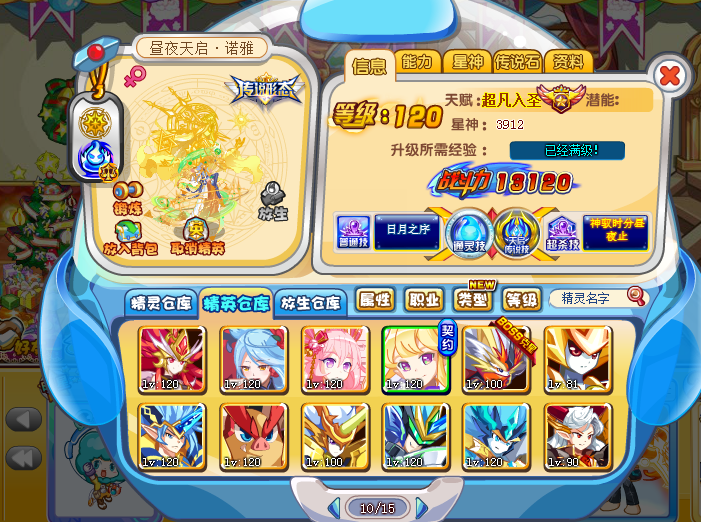The width and height of the screenshot is (701, 522).
Task: Filter spirits by 属性
Action: click(x=375, y=299)
